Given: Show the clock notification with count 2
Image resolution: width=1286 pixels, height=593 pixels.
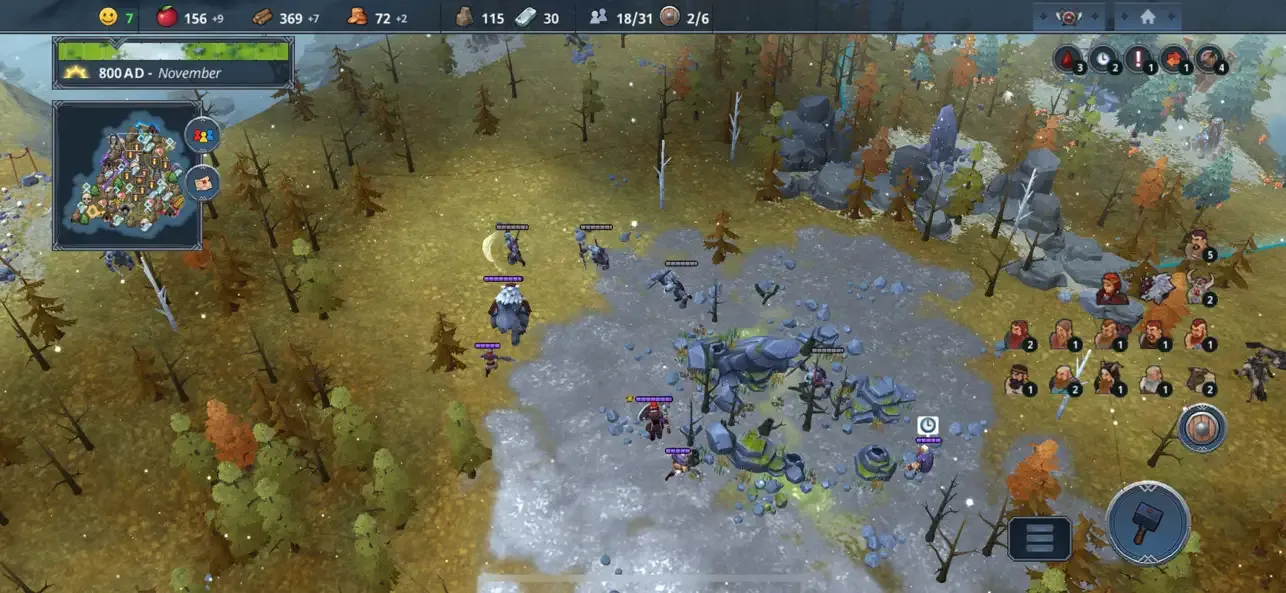Looking at the screenshot, I should click(1102, 59).
